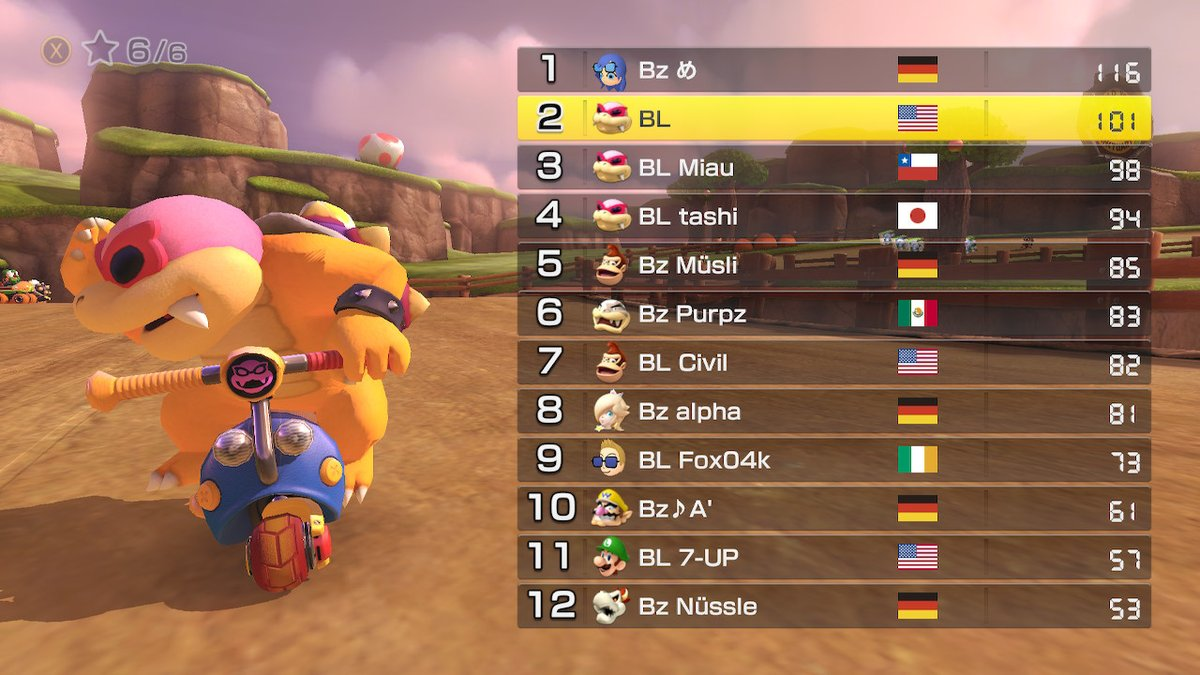Select the BL tashi results row
1200x675 pixels.
[x=833, y=216]
